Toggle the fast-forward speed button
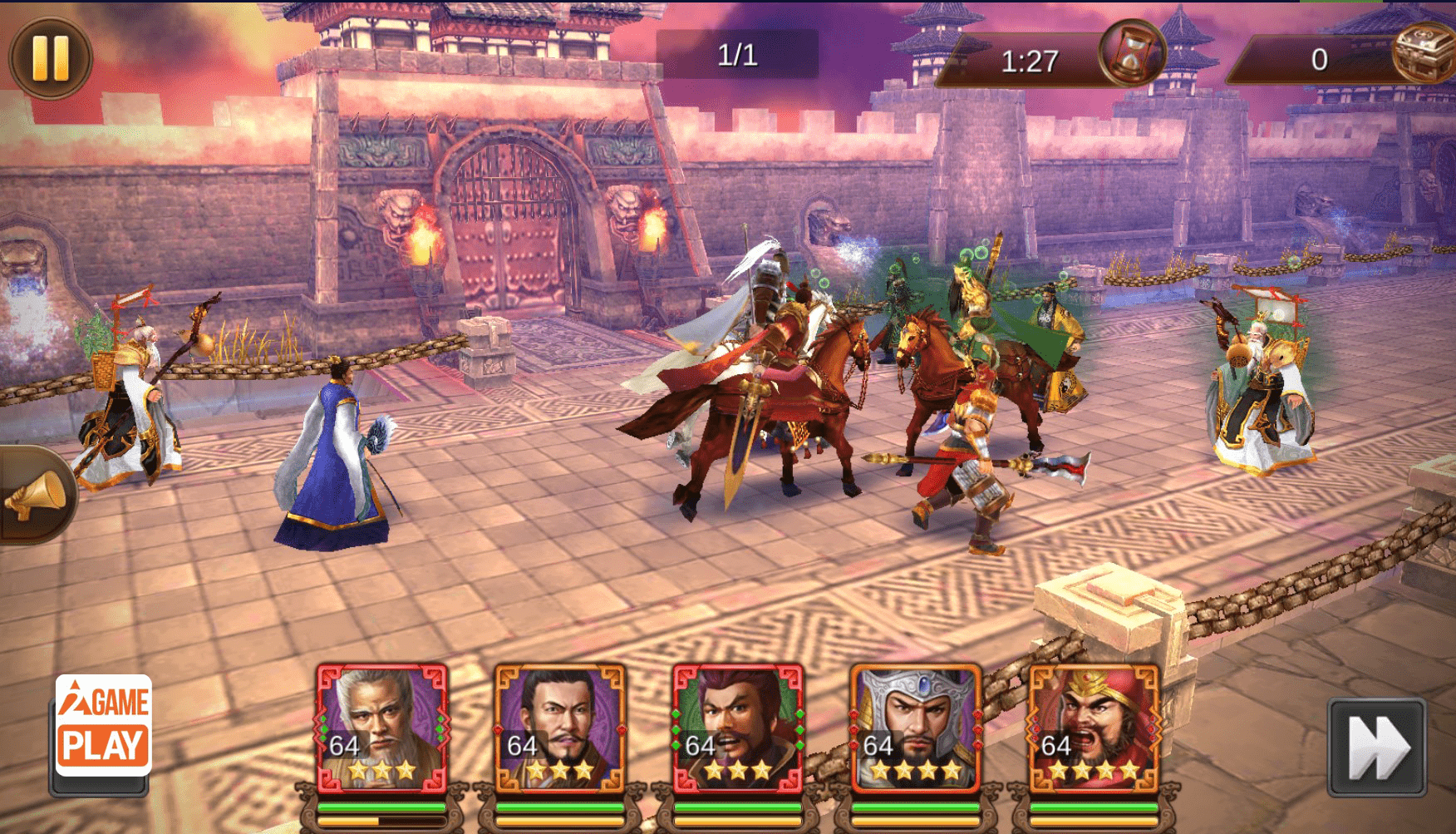This screenshot has width=1456, height=834. 1376,748
